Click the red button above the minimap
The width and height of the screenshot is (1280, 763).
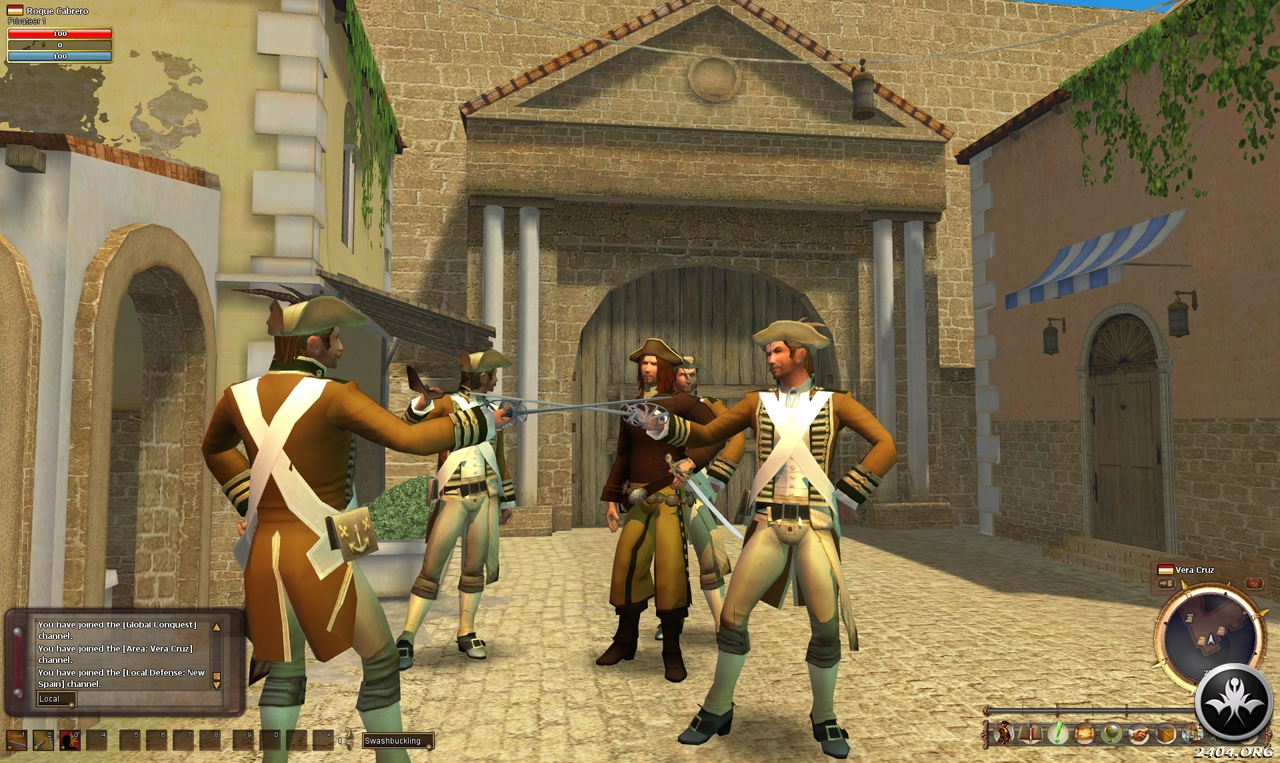pos(1254,584)
